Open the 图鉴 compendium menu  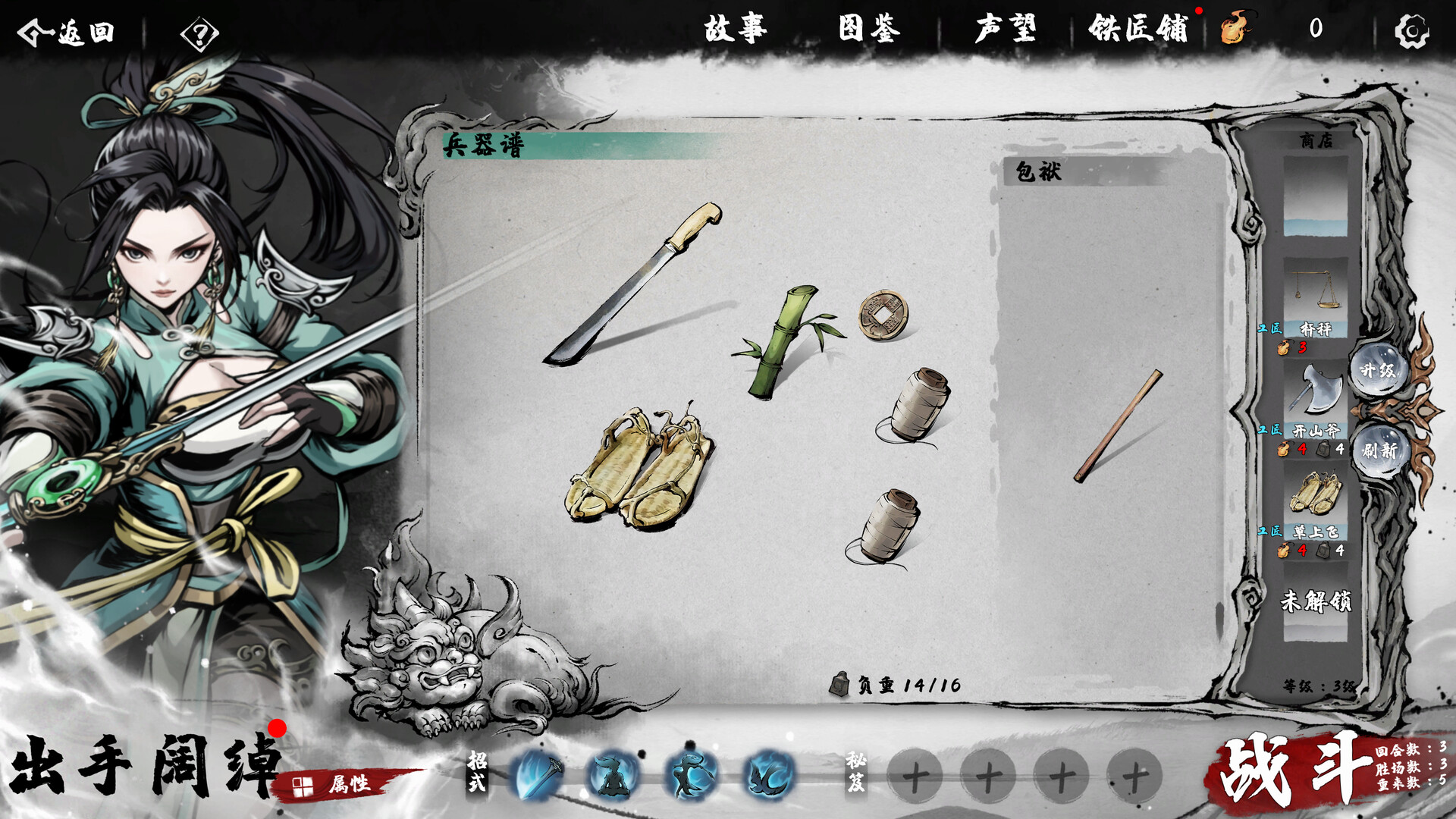(x=867, y=28)
